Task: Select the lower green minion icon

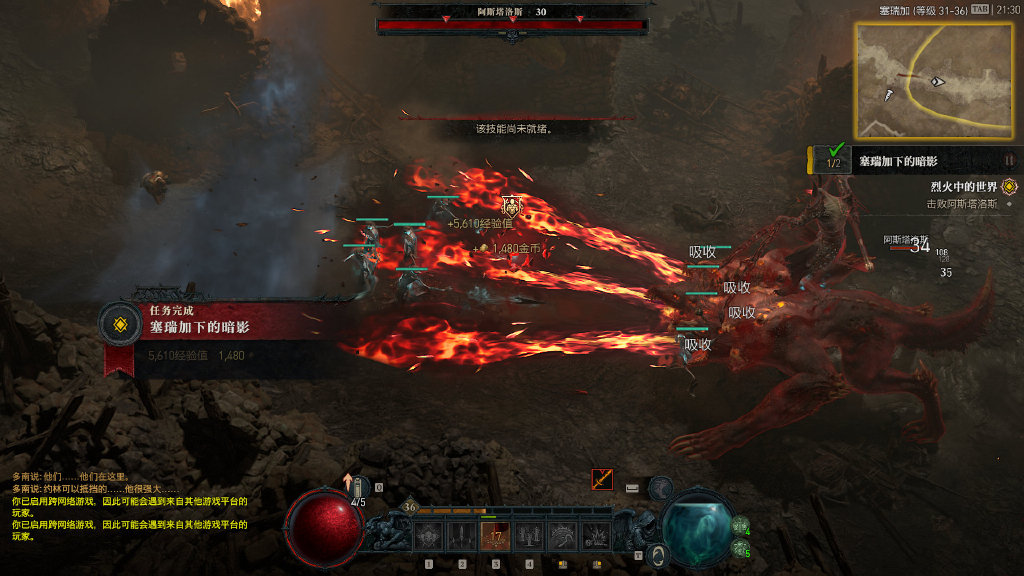Action: coord(739,548)
